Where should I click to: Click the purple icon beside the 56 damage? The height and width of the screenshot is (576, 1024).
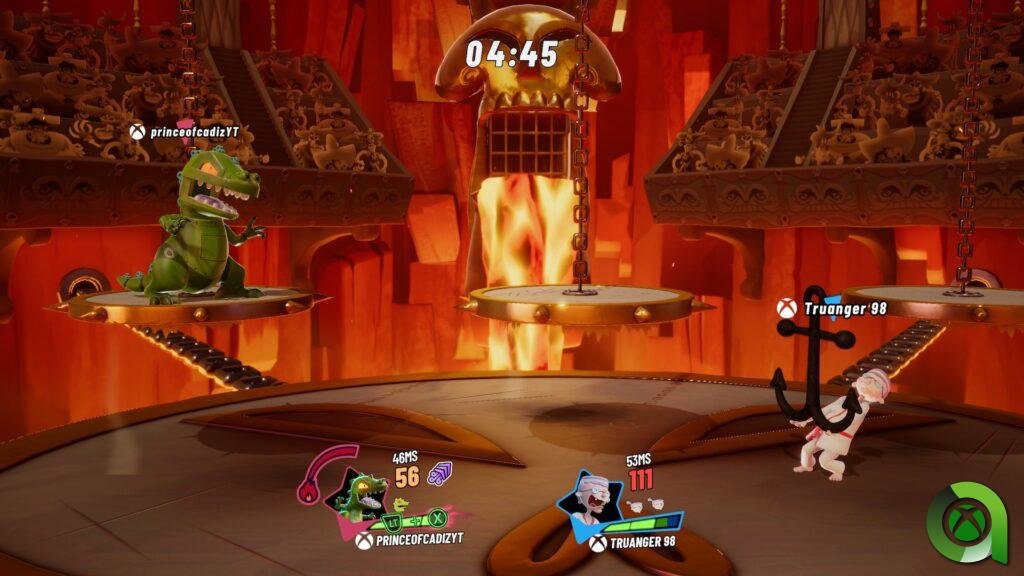(440, 475)
